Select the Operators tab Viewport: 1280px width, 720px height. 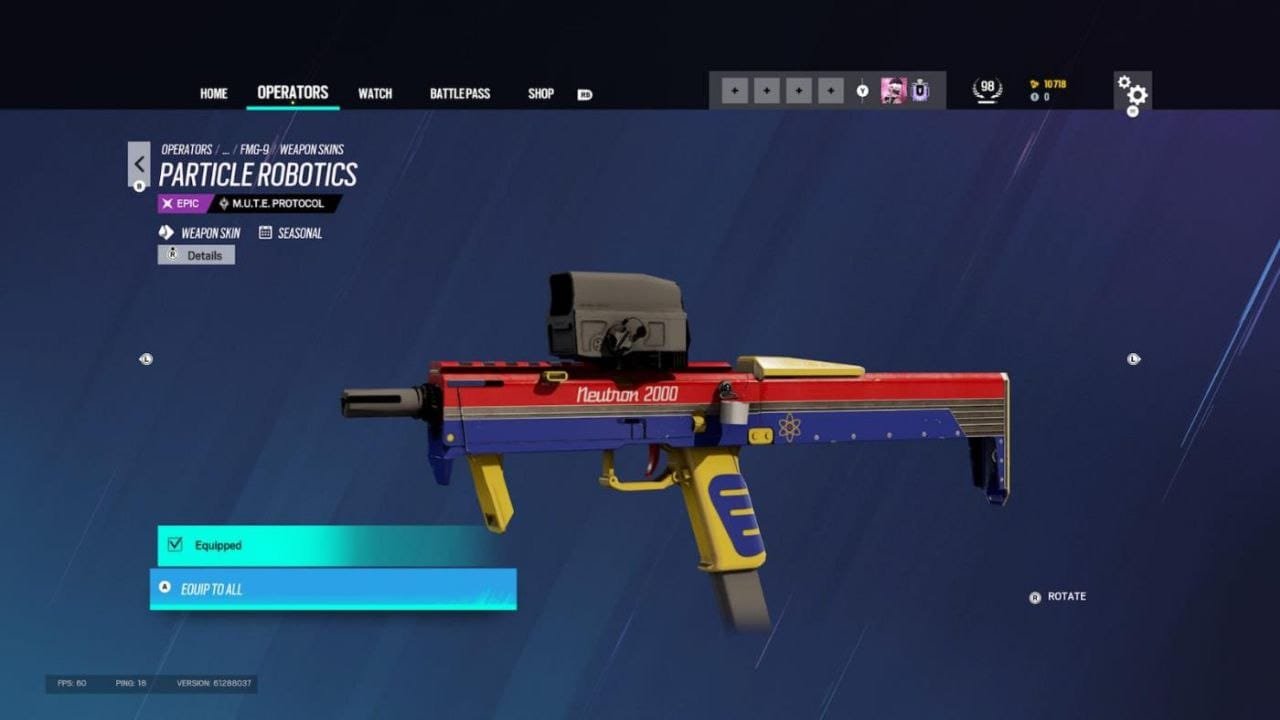click(x=293, y=93)
